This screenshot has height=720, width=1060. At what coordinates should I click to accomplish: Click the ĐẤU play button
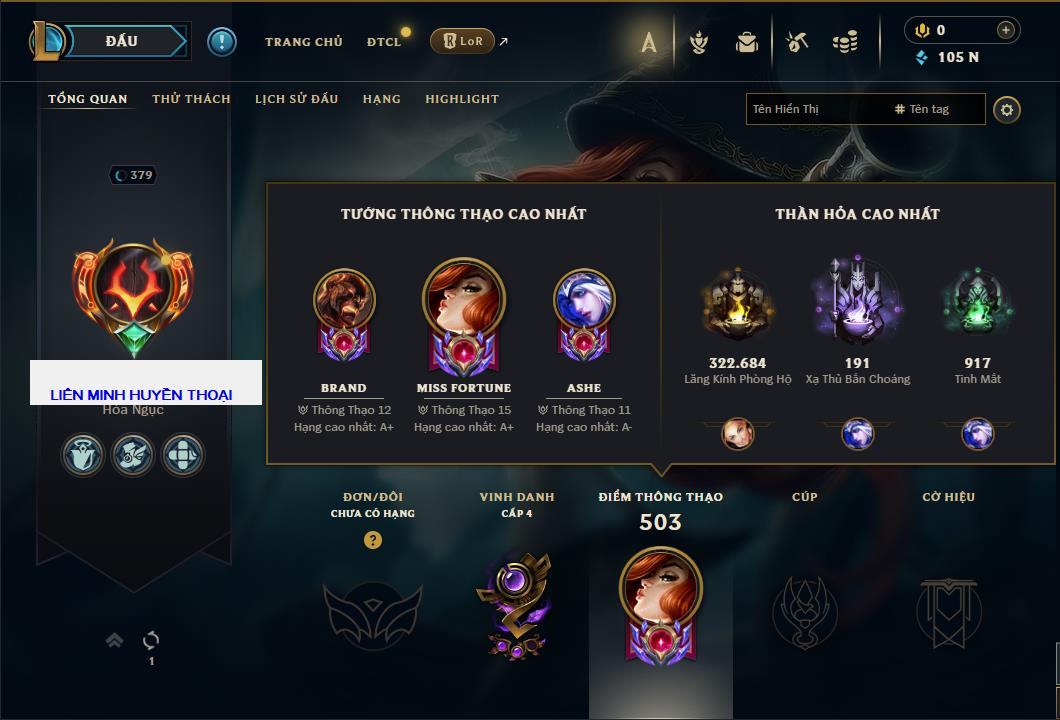[120, 41]
